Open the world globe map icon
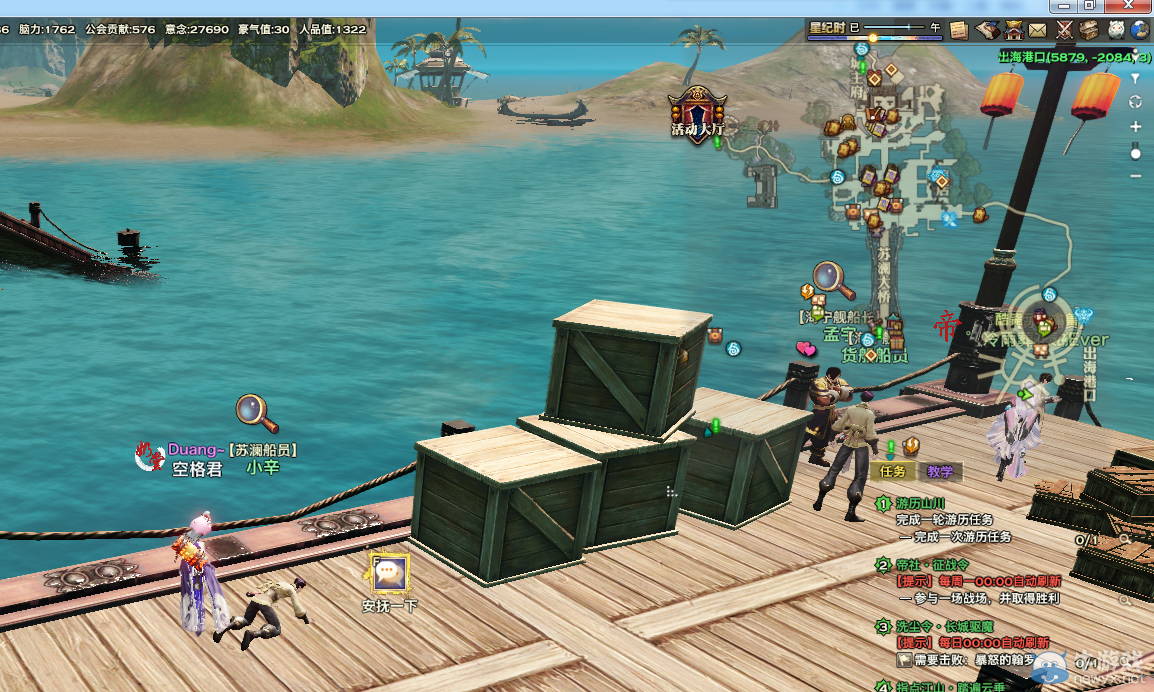Screen dimensions: 1154x692 [1140, 30]
